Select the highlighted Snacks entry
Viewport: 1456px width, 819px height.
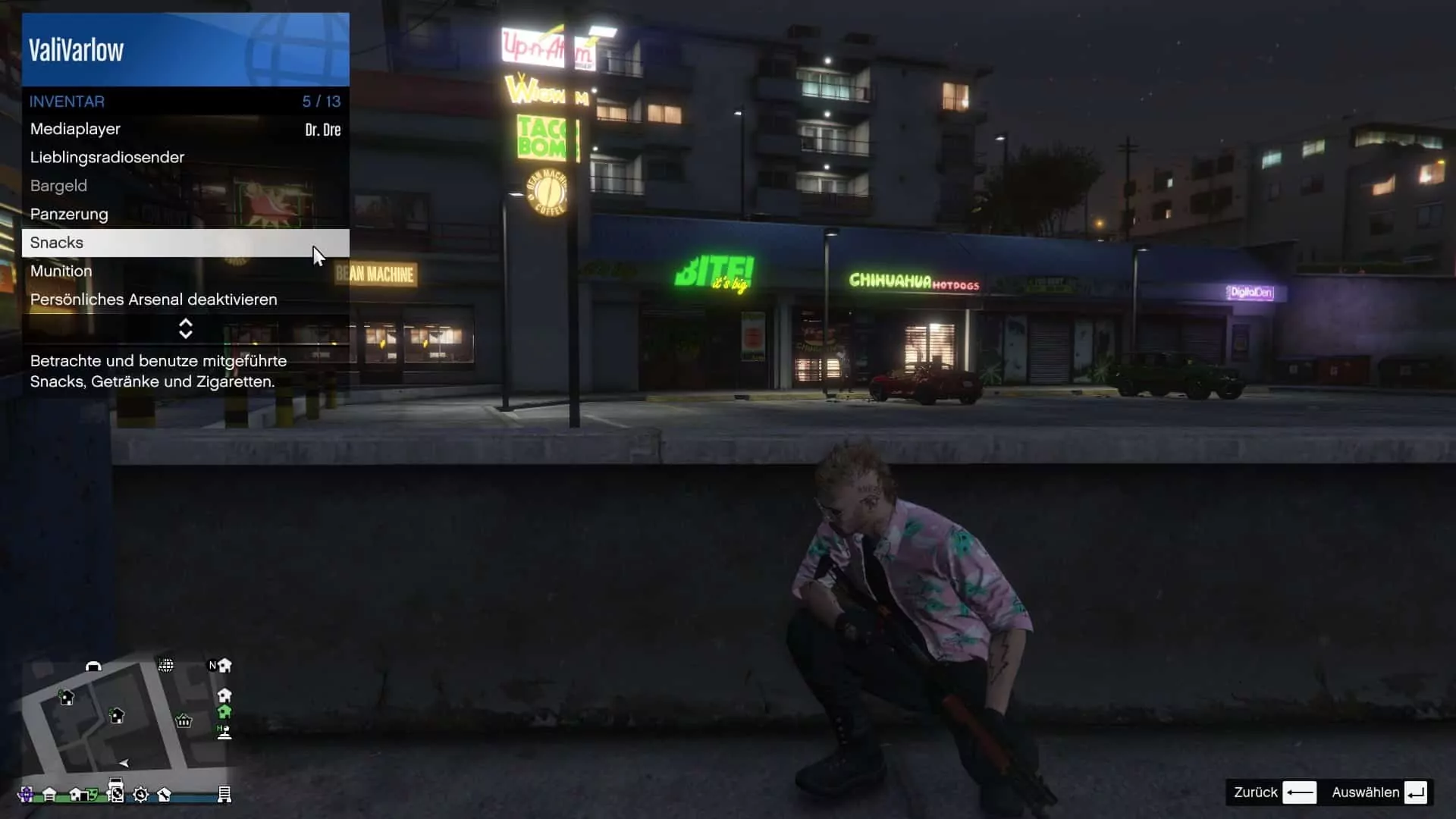pos(185,243)
